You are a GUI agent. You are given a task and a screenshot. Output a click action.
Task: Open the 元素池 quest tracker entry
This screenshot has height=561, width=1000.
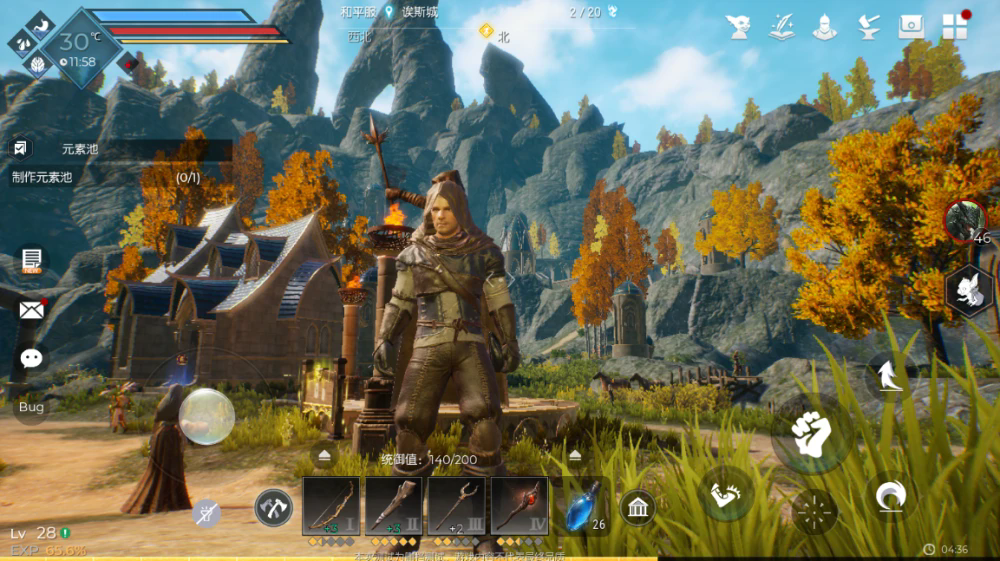80,149
